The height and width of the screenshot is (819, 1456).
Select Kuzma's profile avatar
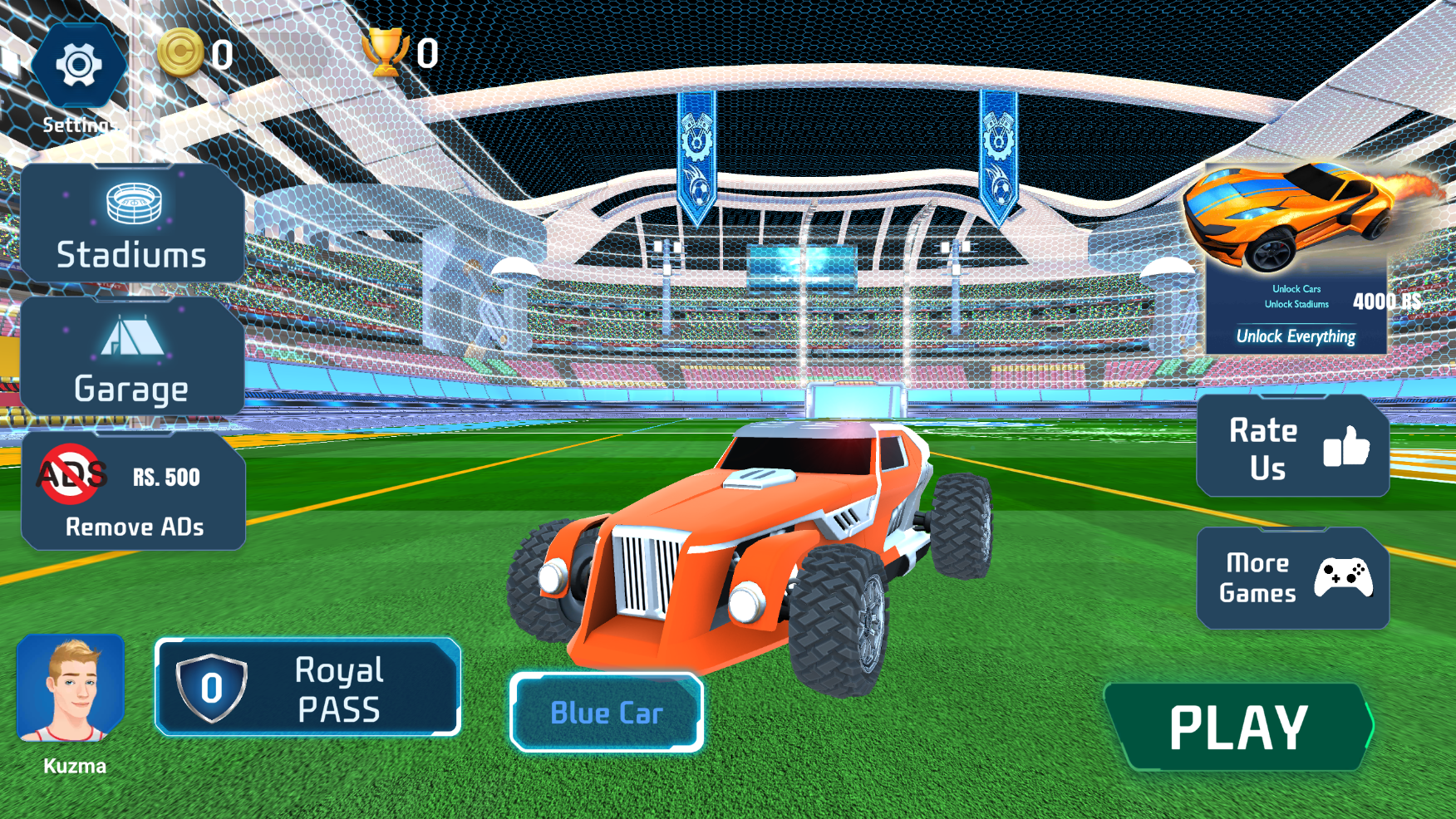(73, 689)
